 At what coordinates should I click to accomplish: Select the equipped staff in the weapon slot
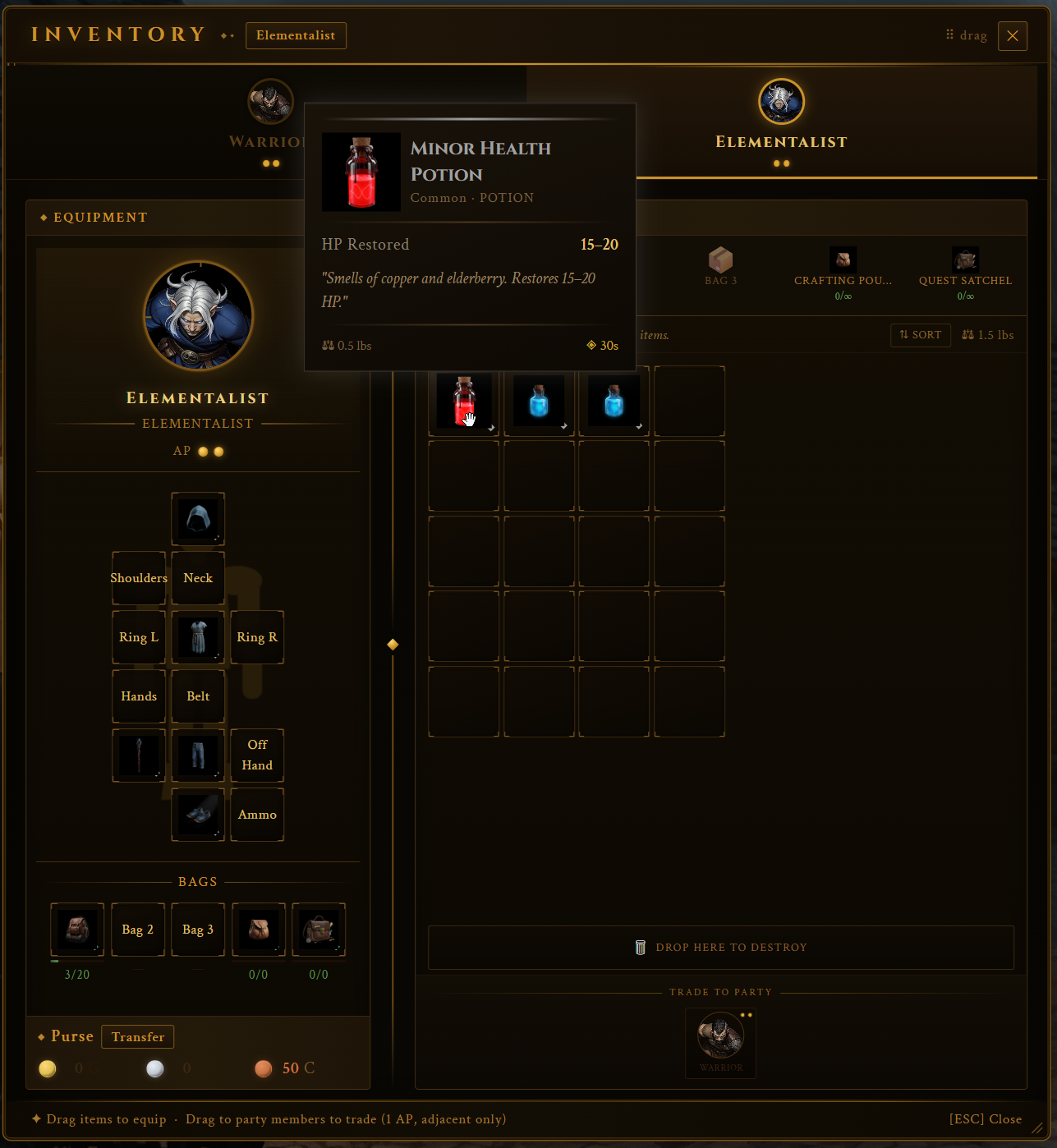[x=138, y=755]
